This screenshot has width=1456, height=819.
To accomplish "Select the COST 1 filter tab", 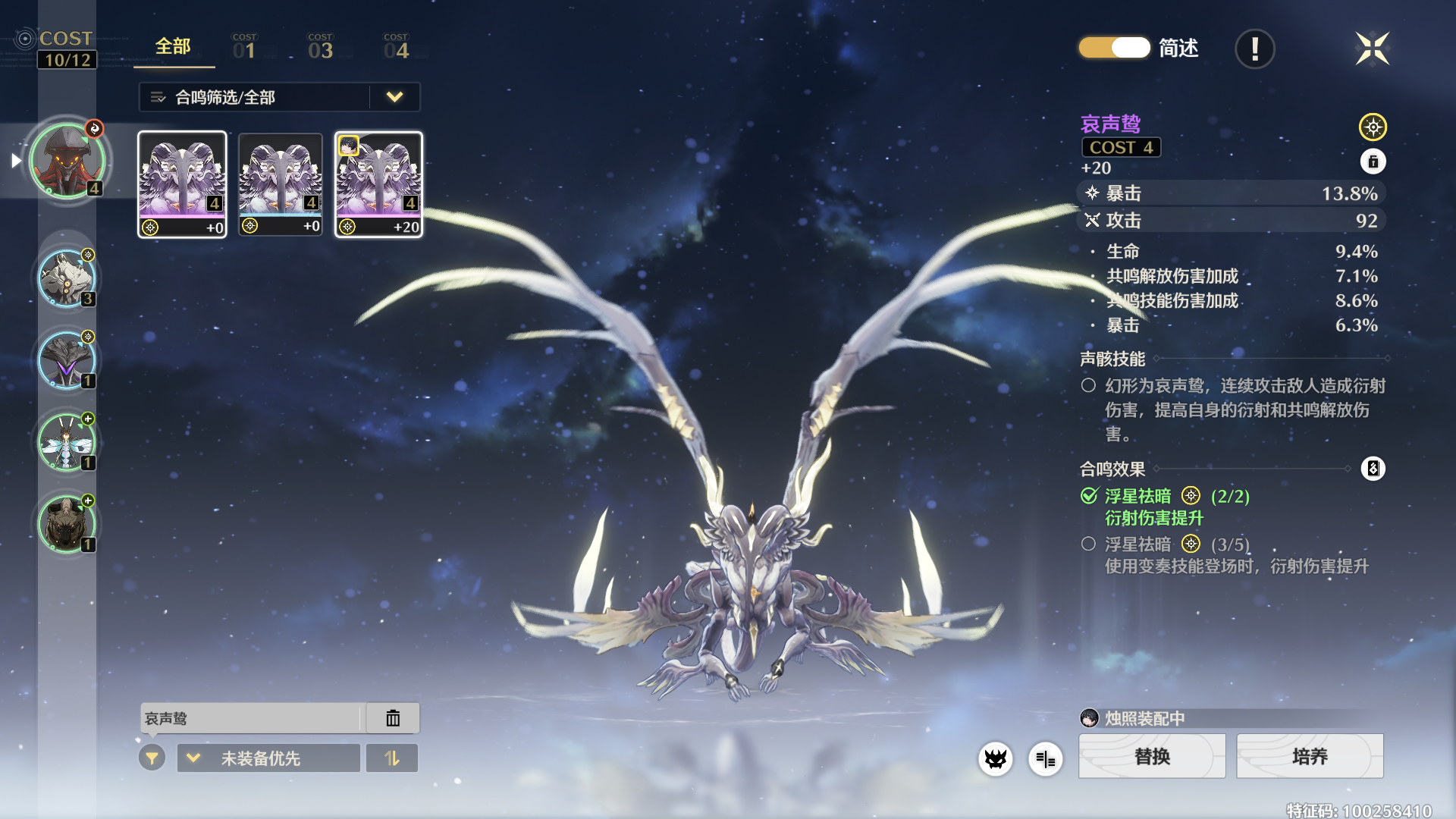I will click(244, 47).
